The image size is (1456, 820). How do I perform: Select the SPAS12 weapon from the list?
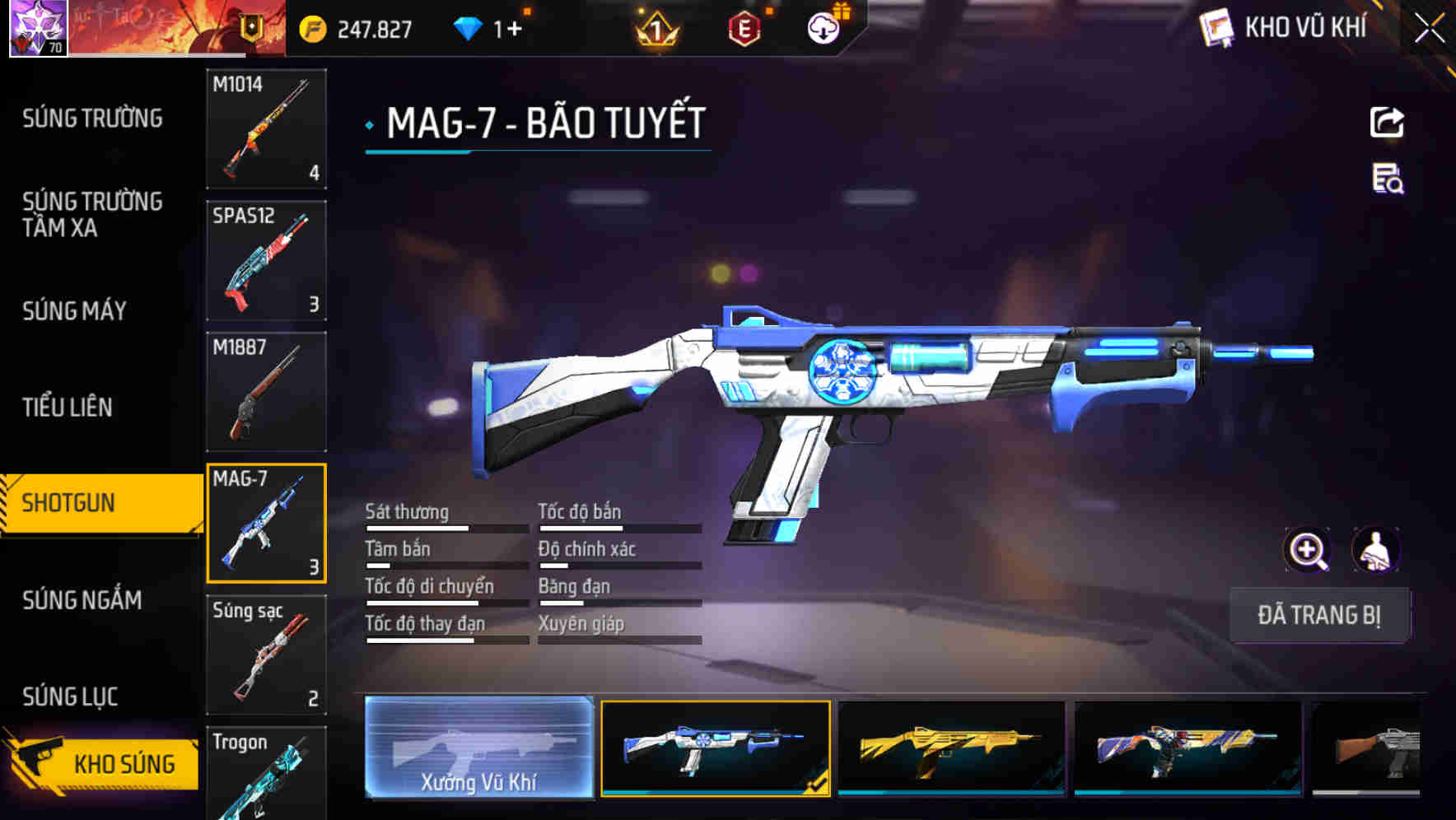[266, 259]
